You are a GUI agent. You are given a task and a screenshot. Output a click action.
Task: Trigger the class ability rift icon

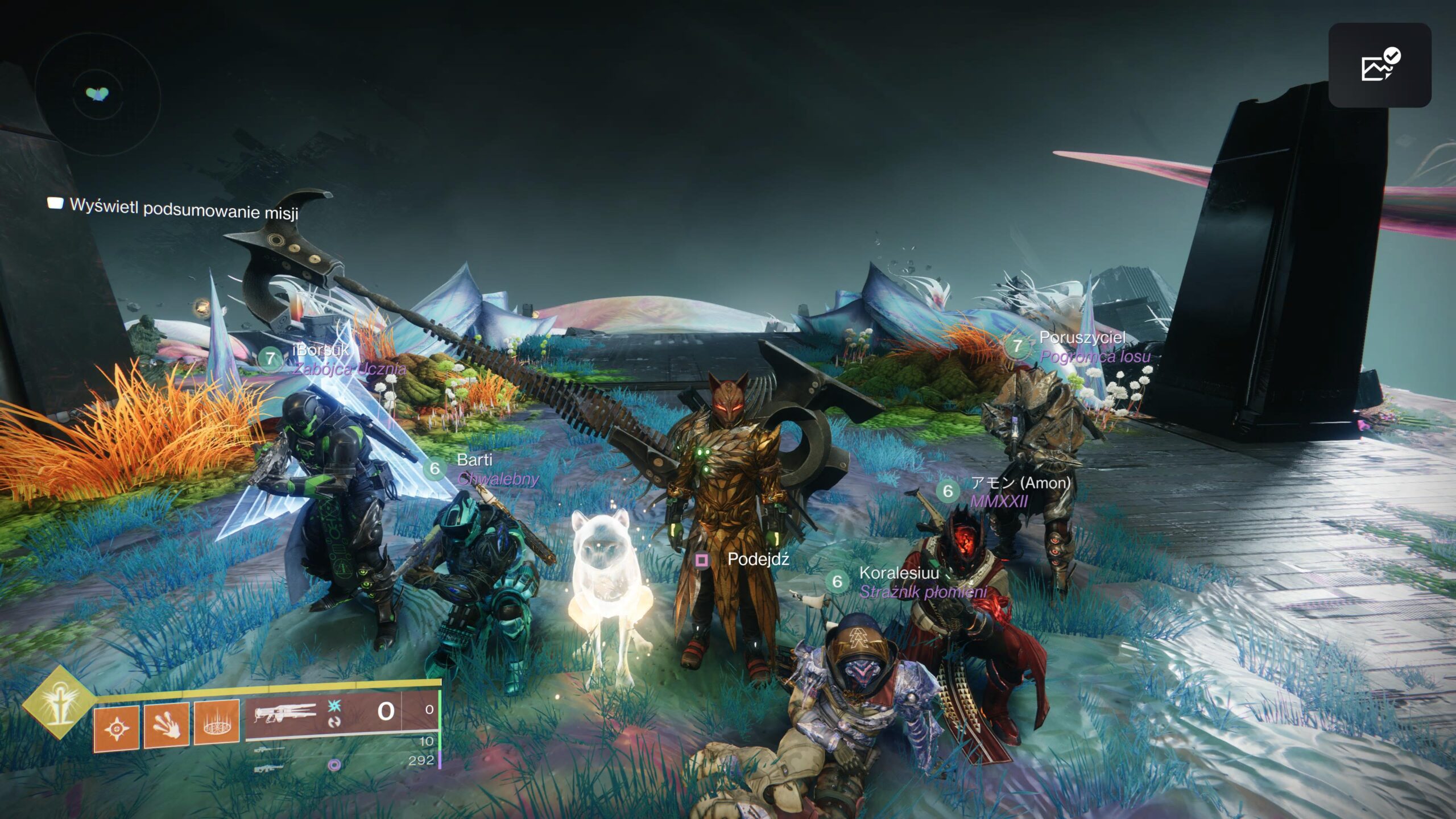[x=216, y=723]
